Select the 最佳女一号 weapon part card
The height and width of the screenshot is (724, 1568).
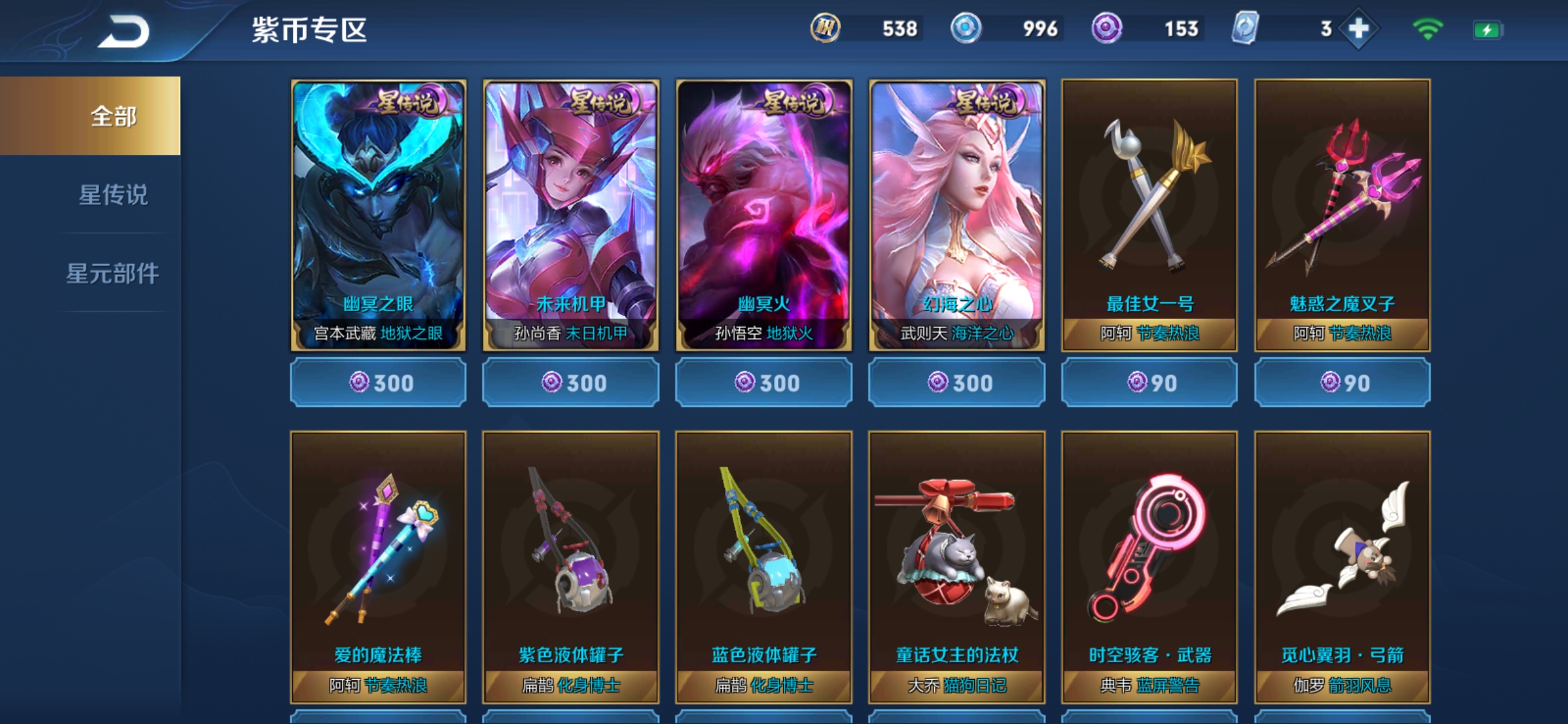click(1150, 215)
